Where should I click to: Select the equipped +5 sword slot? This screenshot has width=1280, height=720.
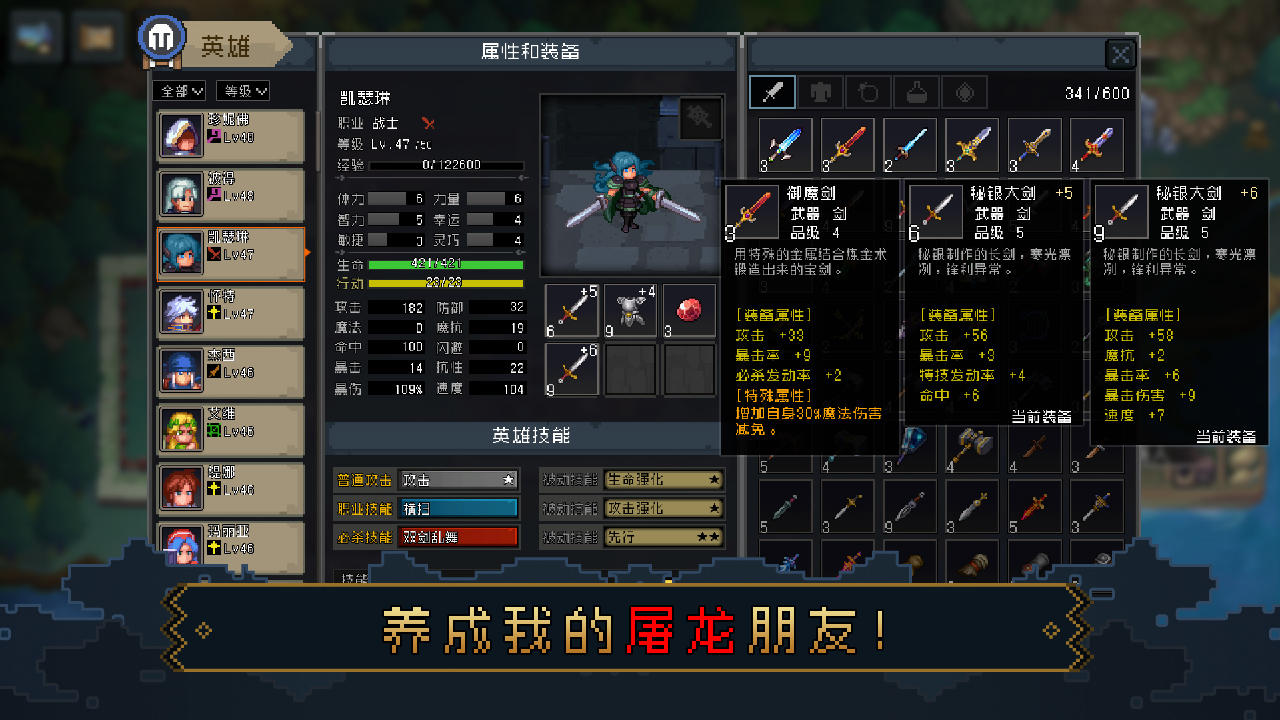pos(571,310)
